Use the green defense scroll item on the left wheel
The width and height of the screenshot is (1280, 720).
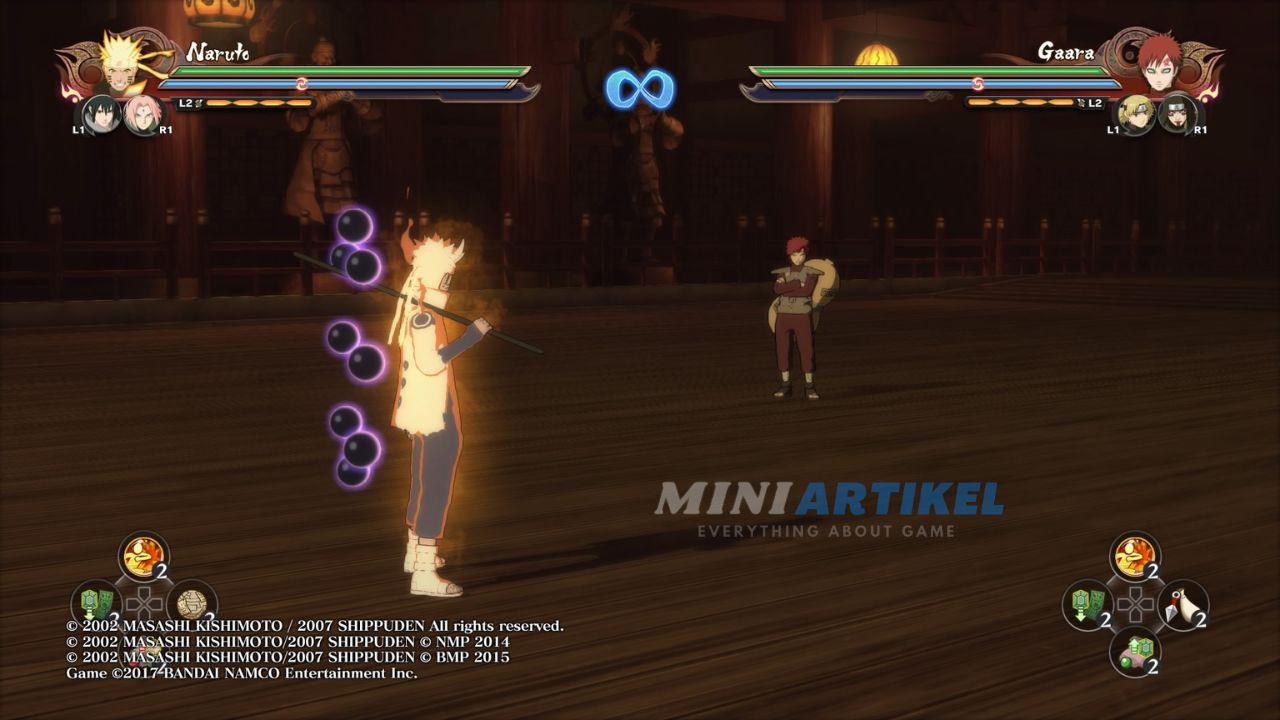click(95, 602)
